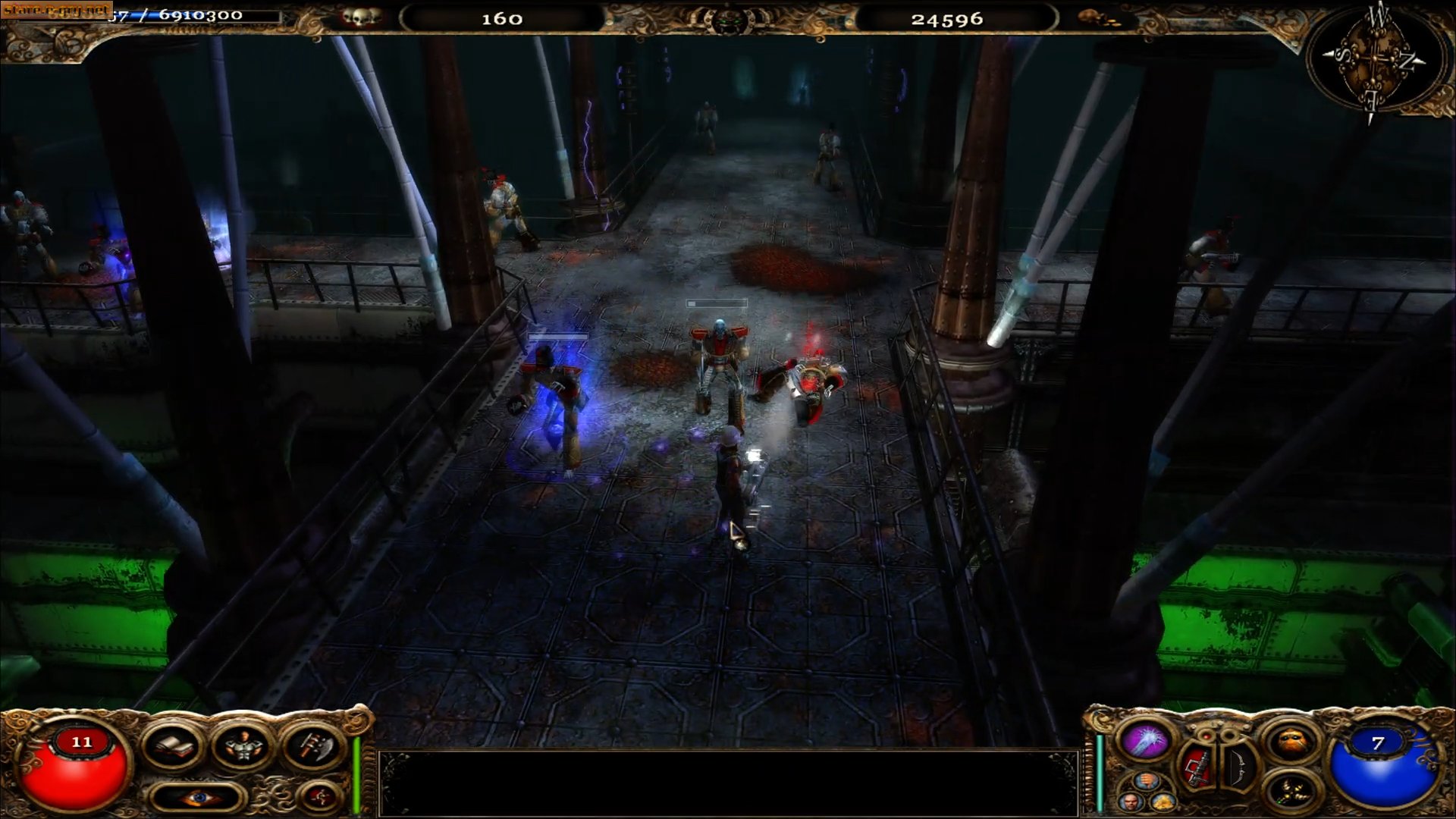Click the black message log panel
The height and width of the screenshot is (819, 1456).
pos(728,783)
